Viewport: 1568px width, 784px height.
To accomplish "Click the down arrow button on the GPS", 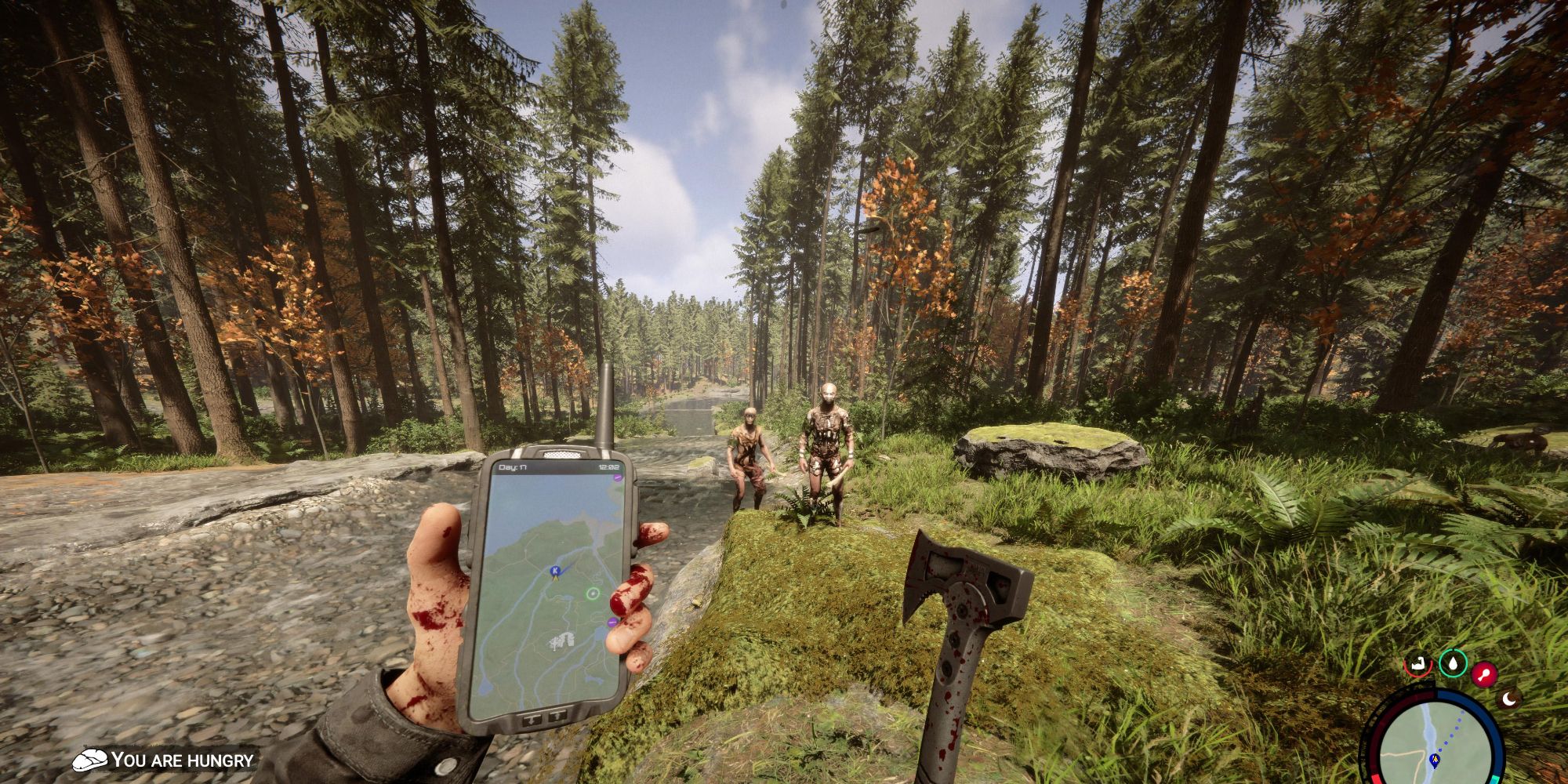I will tap(532, 720).
